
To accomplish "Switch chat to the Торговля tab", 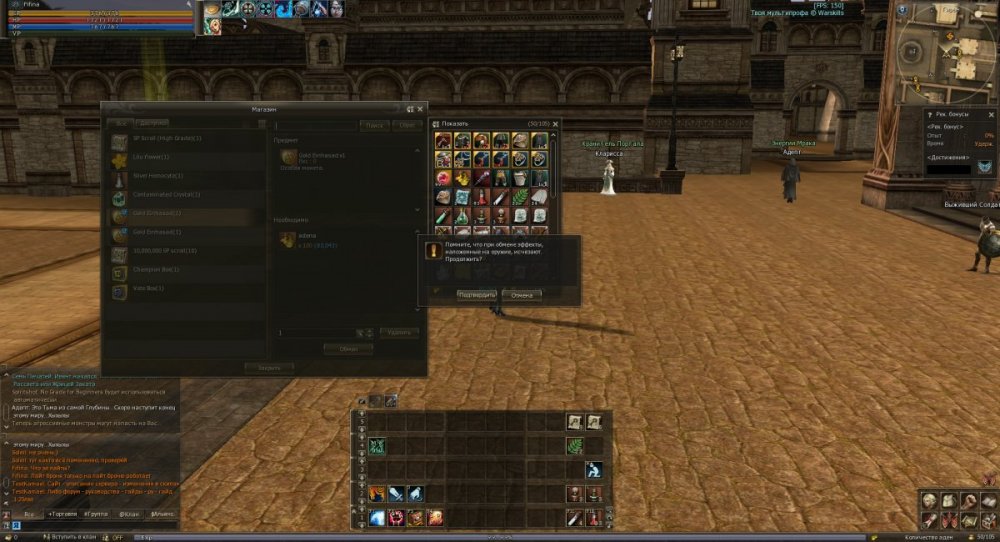I will (62, 514).
